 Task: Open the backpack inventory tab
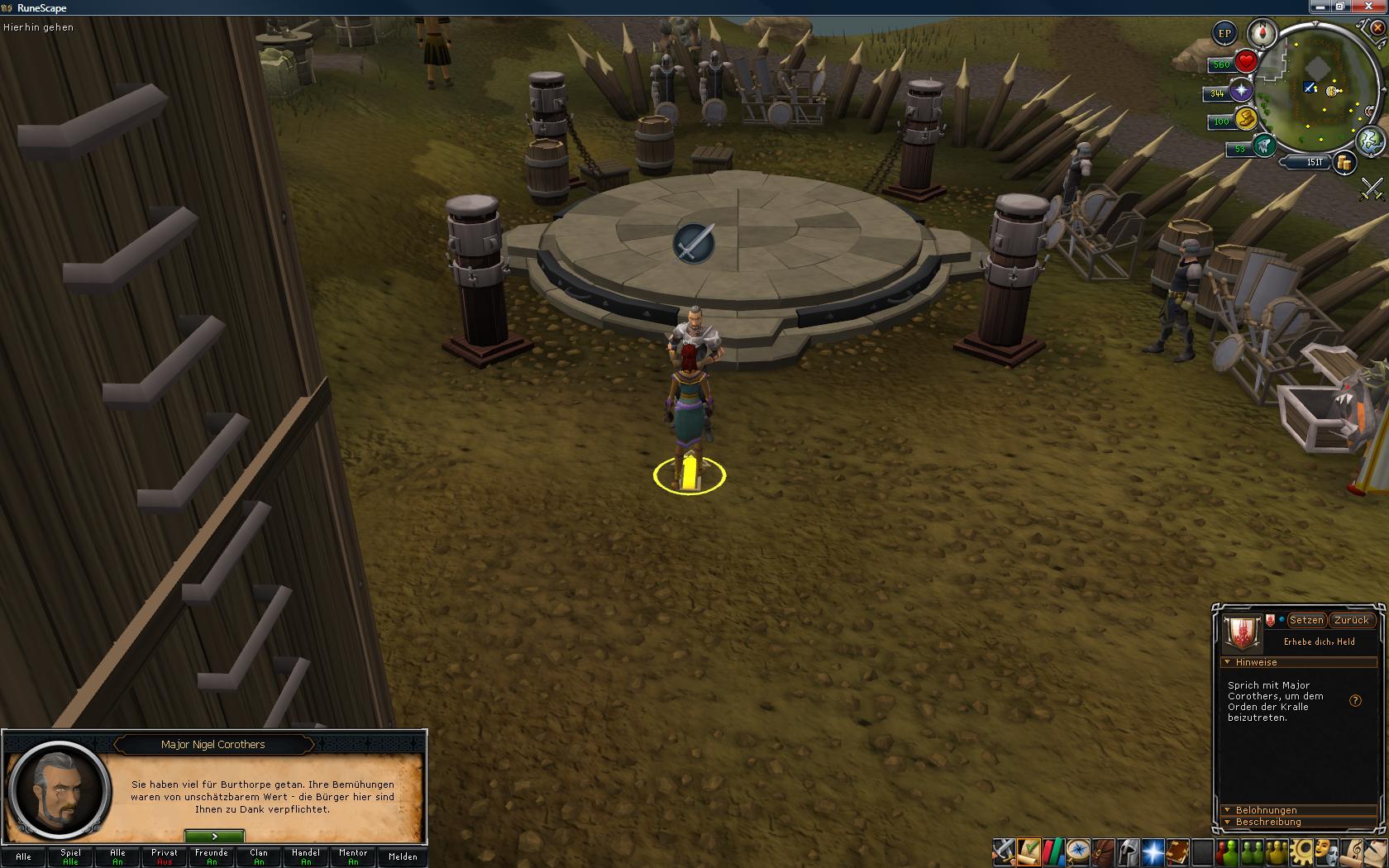(1103, 851)
